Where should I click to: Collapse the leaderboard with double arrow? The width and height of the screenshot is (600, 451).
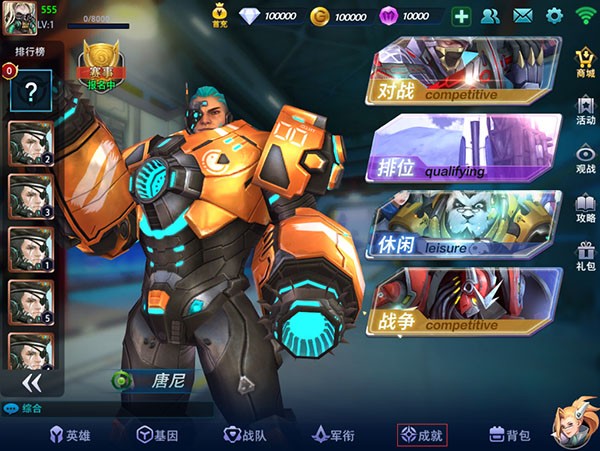32,382
